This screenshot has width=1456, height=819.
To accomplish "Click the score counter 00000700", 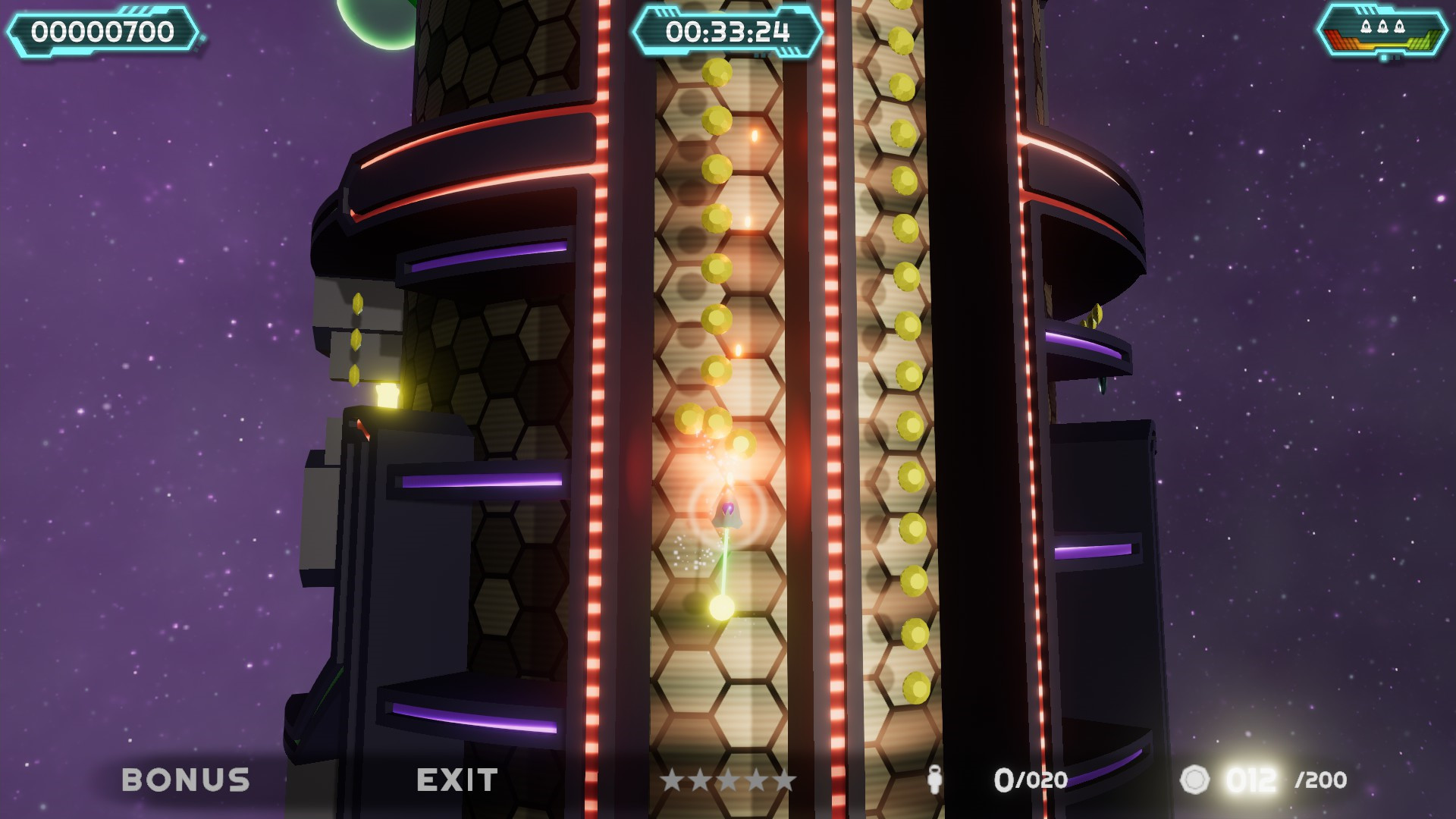I will (x=101, y=32).
